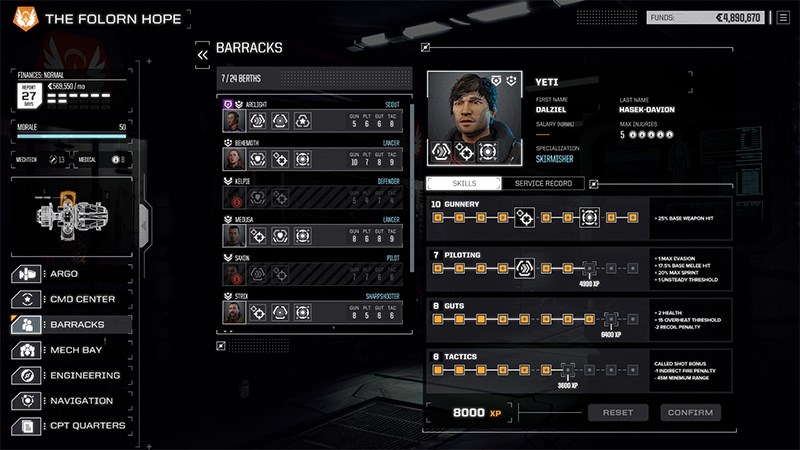Collapse the barracks panel with double arrow
800x450 pixels.
[202, 54]
